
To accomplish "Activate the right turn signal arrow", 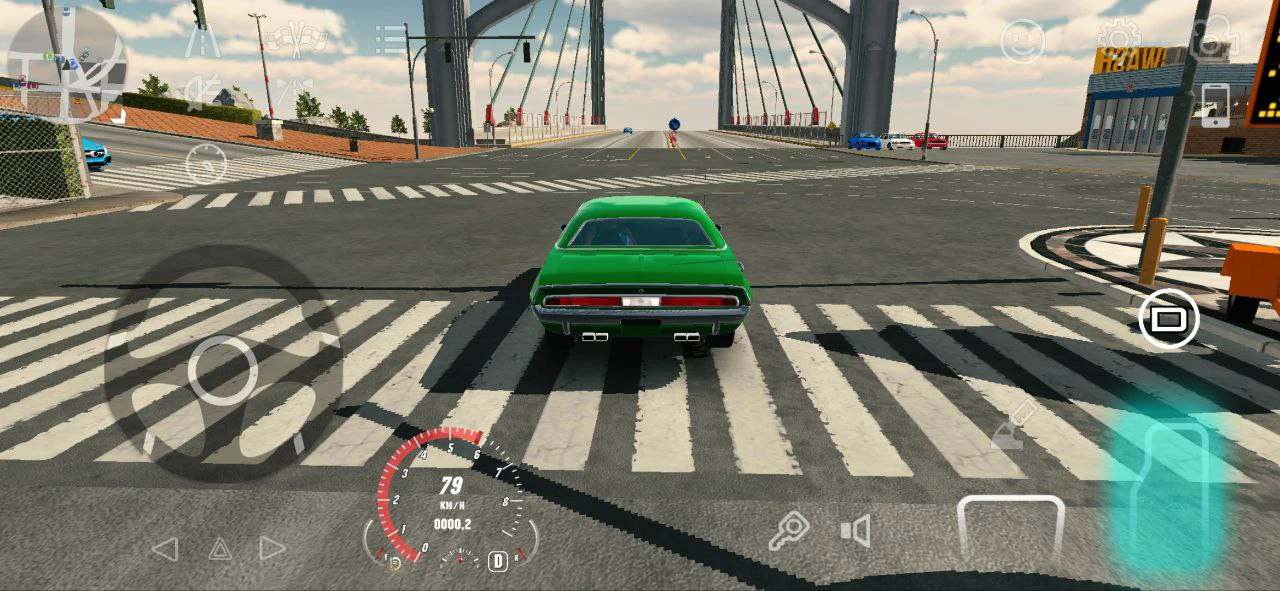I will click(x=273, y=549).
